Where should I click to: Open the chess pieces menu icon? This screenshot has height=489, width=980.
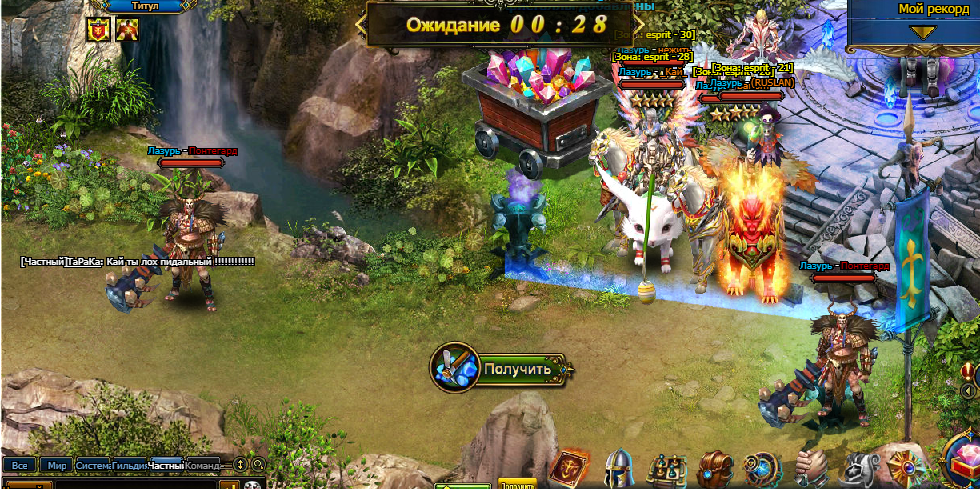pos(666,469)
